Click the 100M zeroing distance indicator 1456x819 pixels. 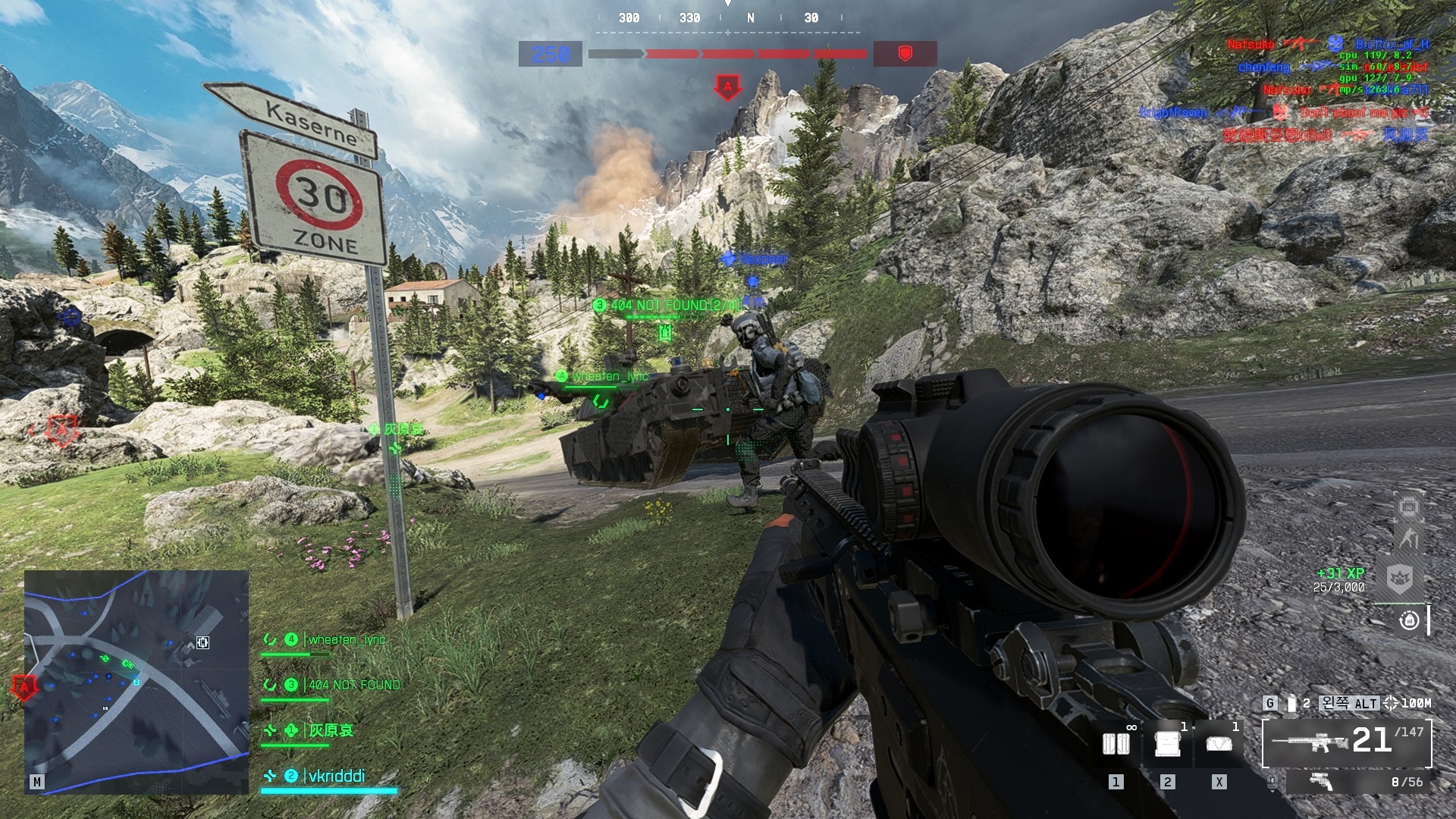click(x=1407, y=703)
